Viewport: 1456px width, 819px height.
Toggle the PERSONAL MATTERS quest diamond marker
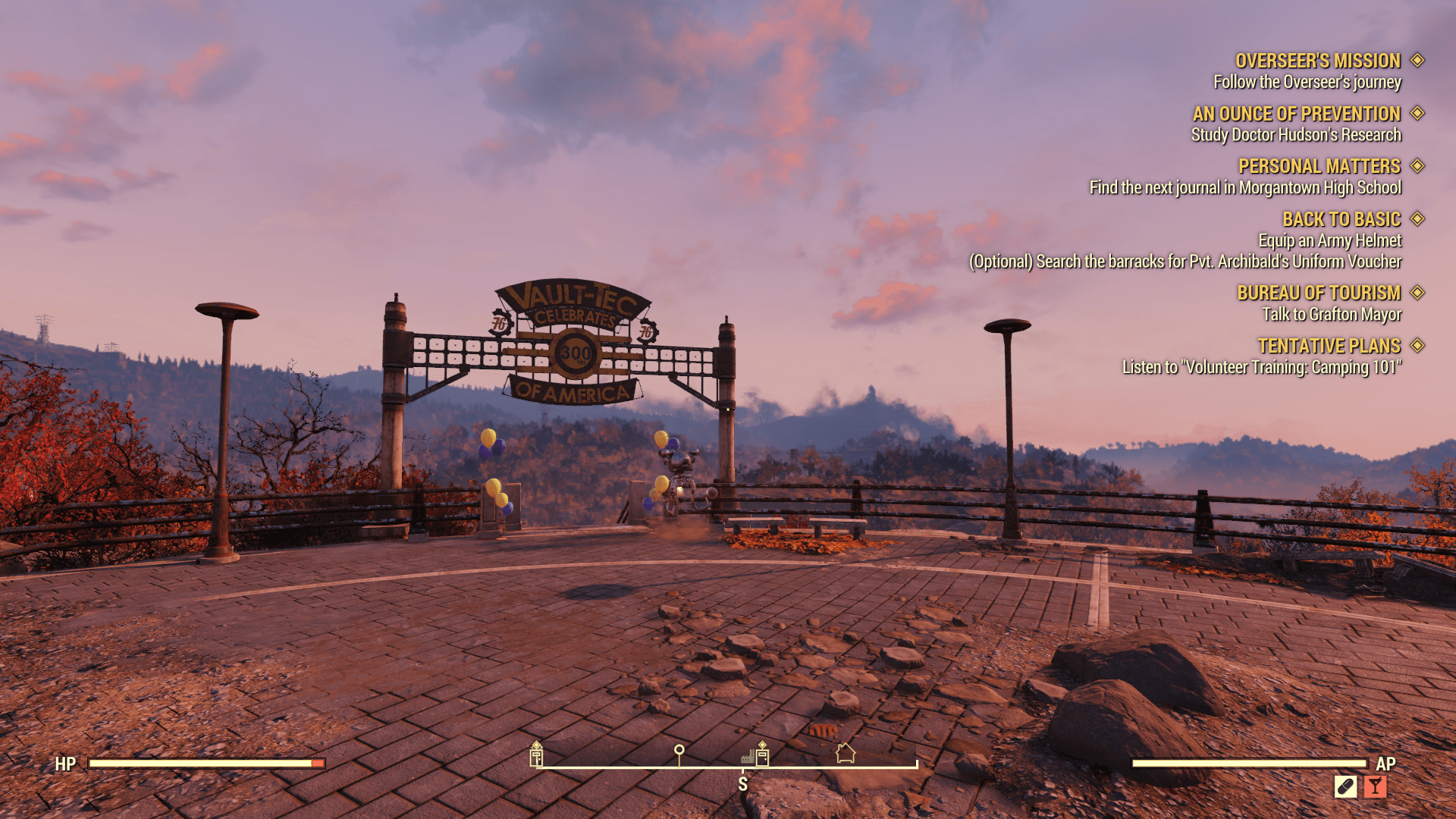point(1418,166)
